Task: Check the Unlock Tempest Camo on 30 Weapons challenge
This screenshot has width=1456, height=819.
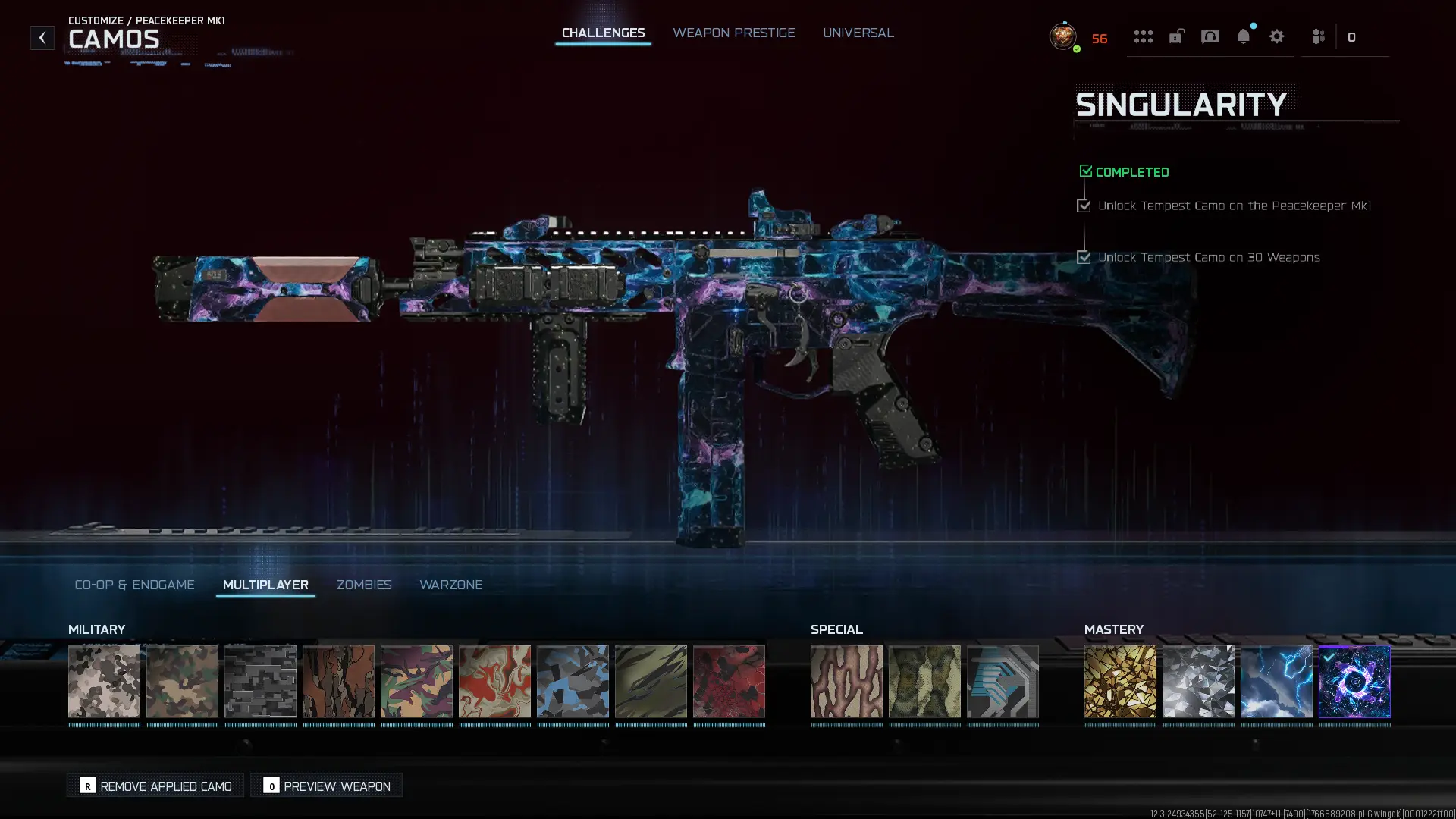Action: pyautogui.click(x=1084, y=257)
